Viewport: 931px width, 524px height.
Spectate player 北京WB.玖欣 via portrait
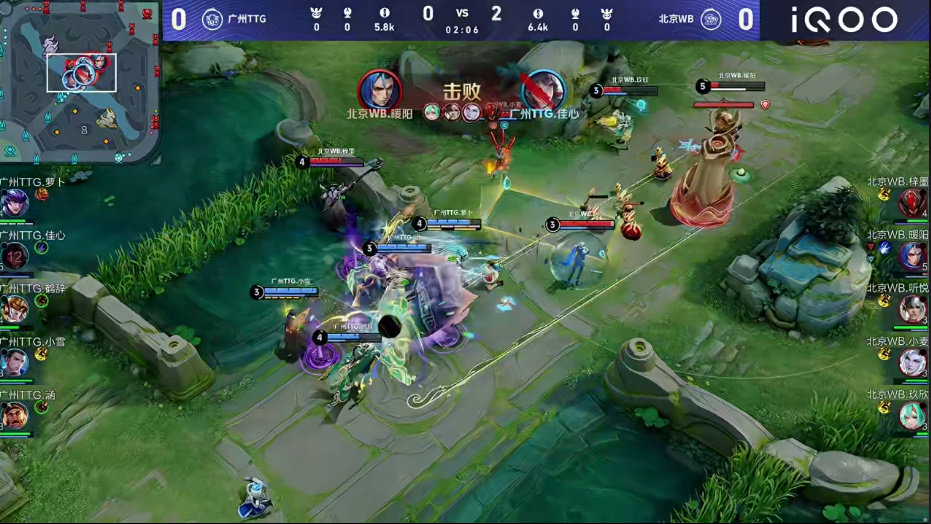click(x=912, y=415)
